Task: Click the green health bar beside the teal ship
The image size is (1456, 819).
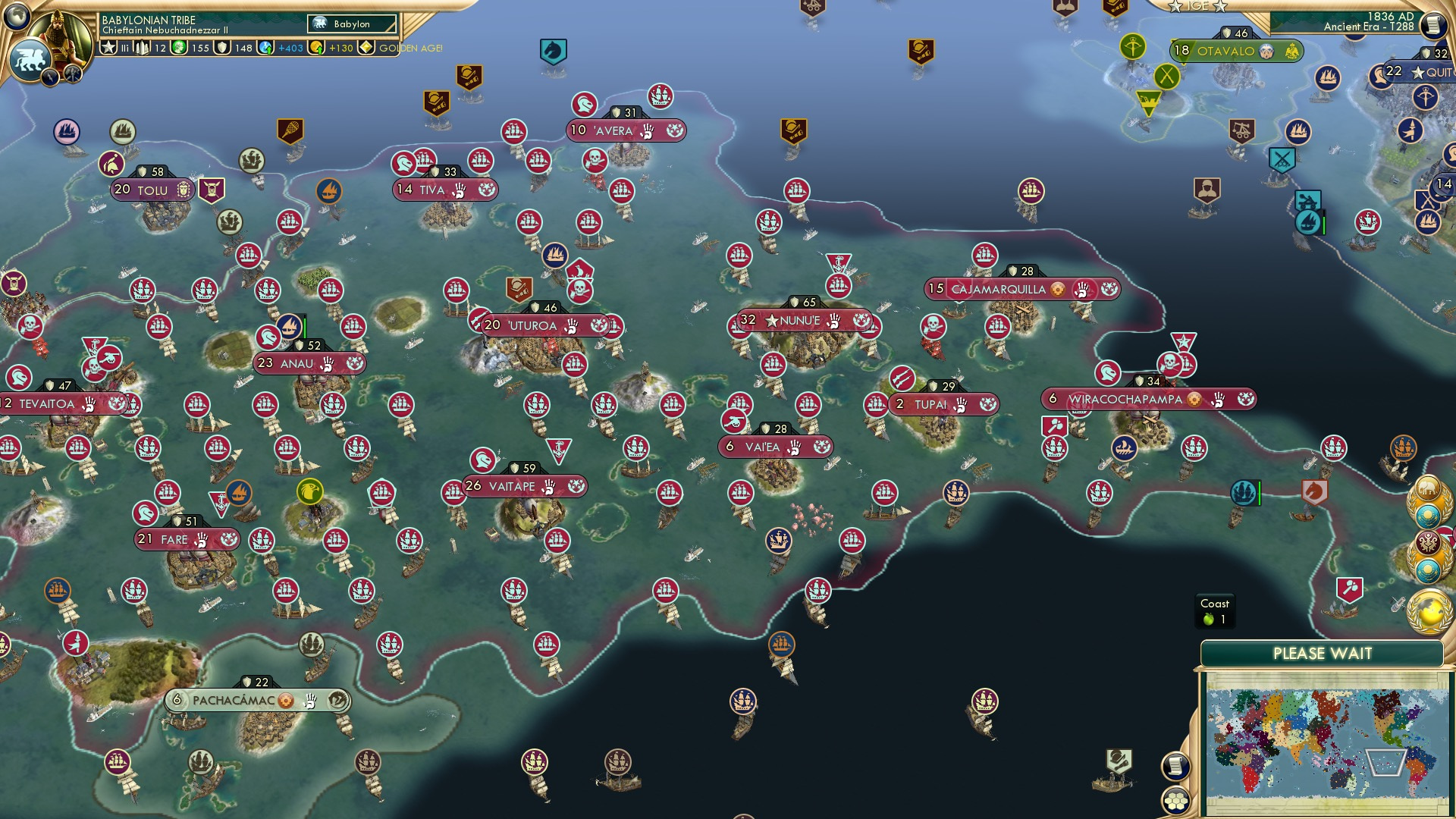Action: click(x=1259, y=494)
